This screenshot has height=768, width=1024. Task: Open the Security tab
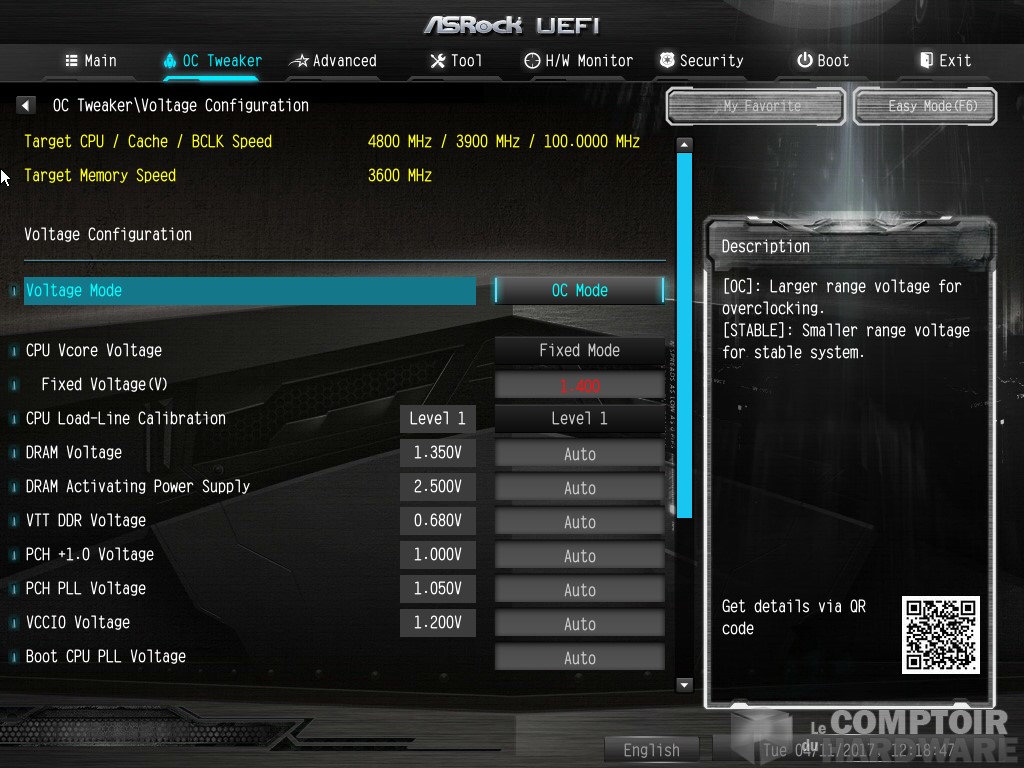click(700, 61)
